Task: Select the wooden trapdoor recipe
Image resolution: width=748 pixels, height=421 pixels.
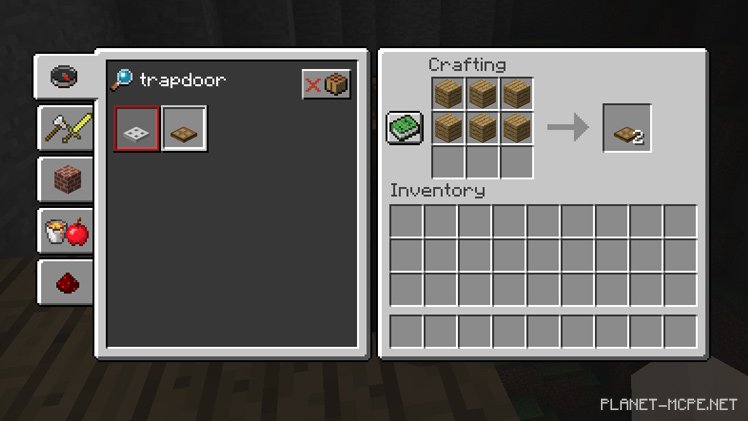Action: 184,129
